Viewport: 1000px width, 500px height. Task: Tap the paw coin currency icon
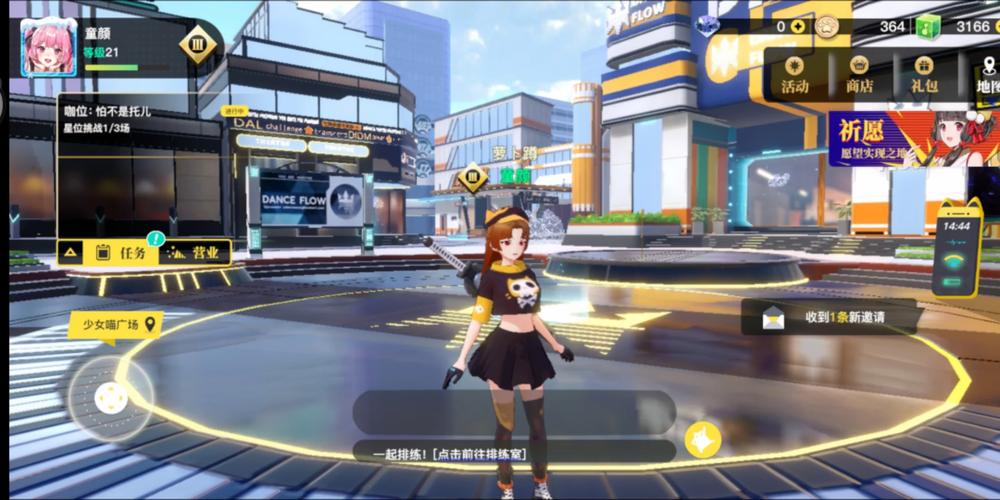[827, 26]
